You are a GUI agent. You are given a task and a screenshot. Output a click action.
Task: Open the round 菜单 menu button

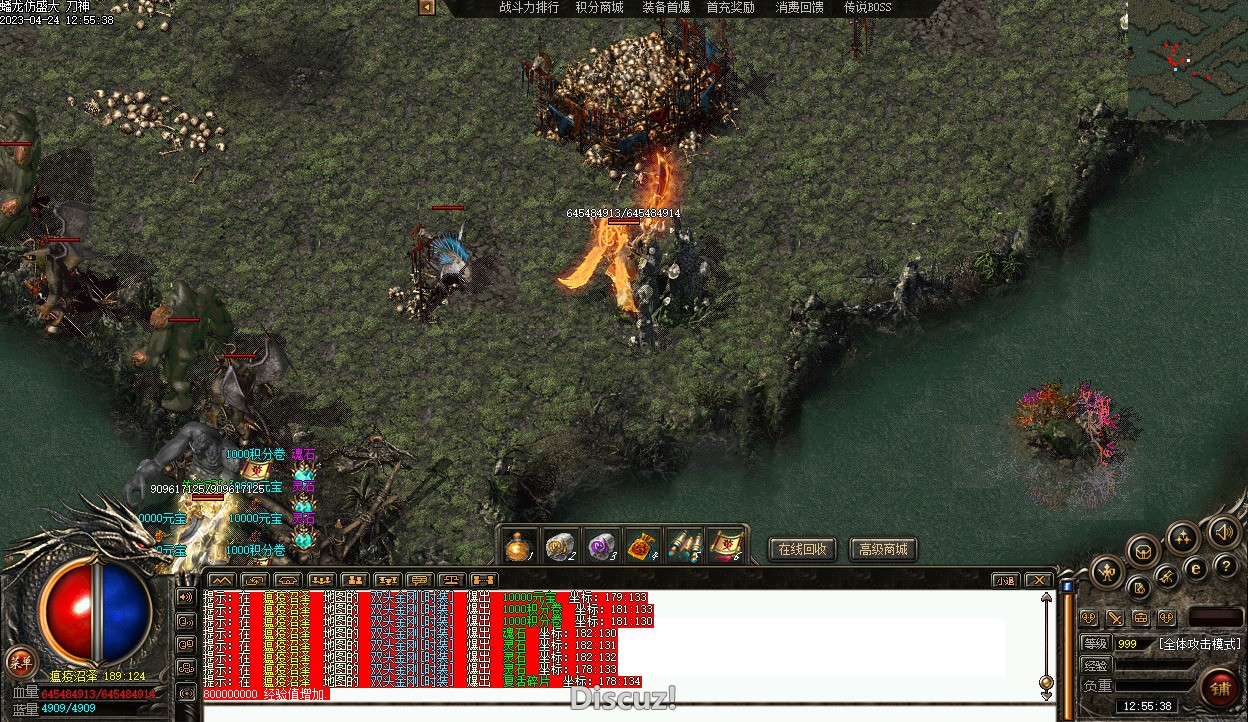click(x=19, y=661)
